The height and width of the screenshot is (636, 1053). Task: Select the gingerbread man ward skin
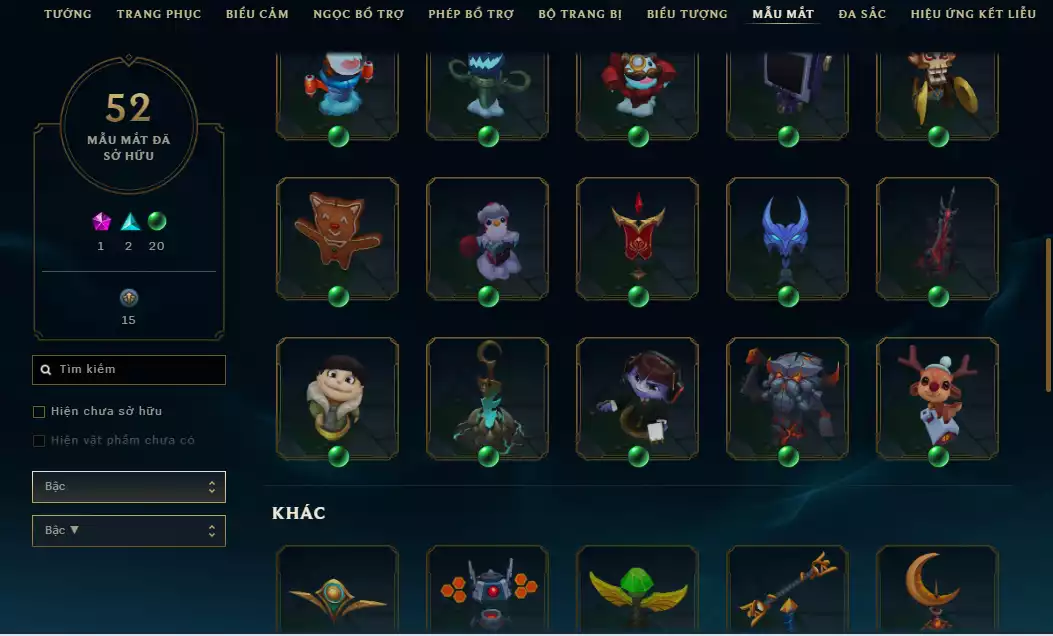coord(337,238)
